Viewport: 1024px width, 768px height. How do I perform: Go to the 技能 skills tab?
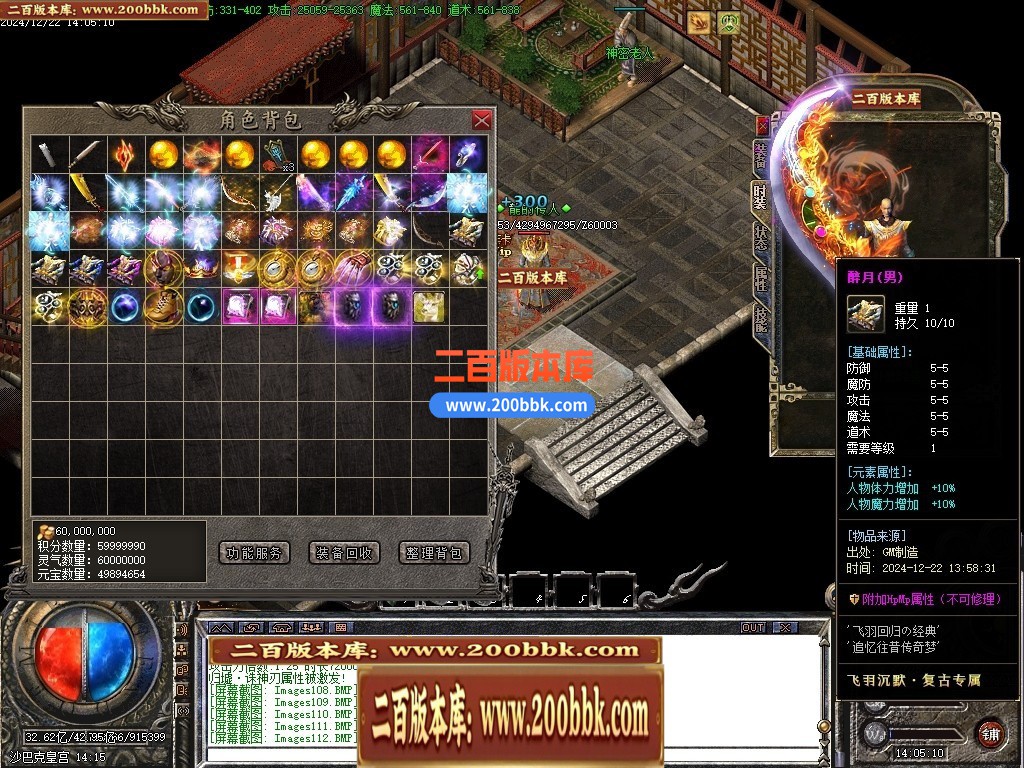coord(760,321)
